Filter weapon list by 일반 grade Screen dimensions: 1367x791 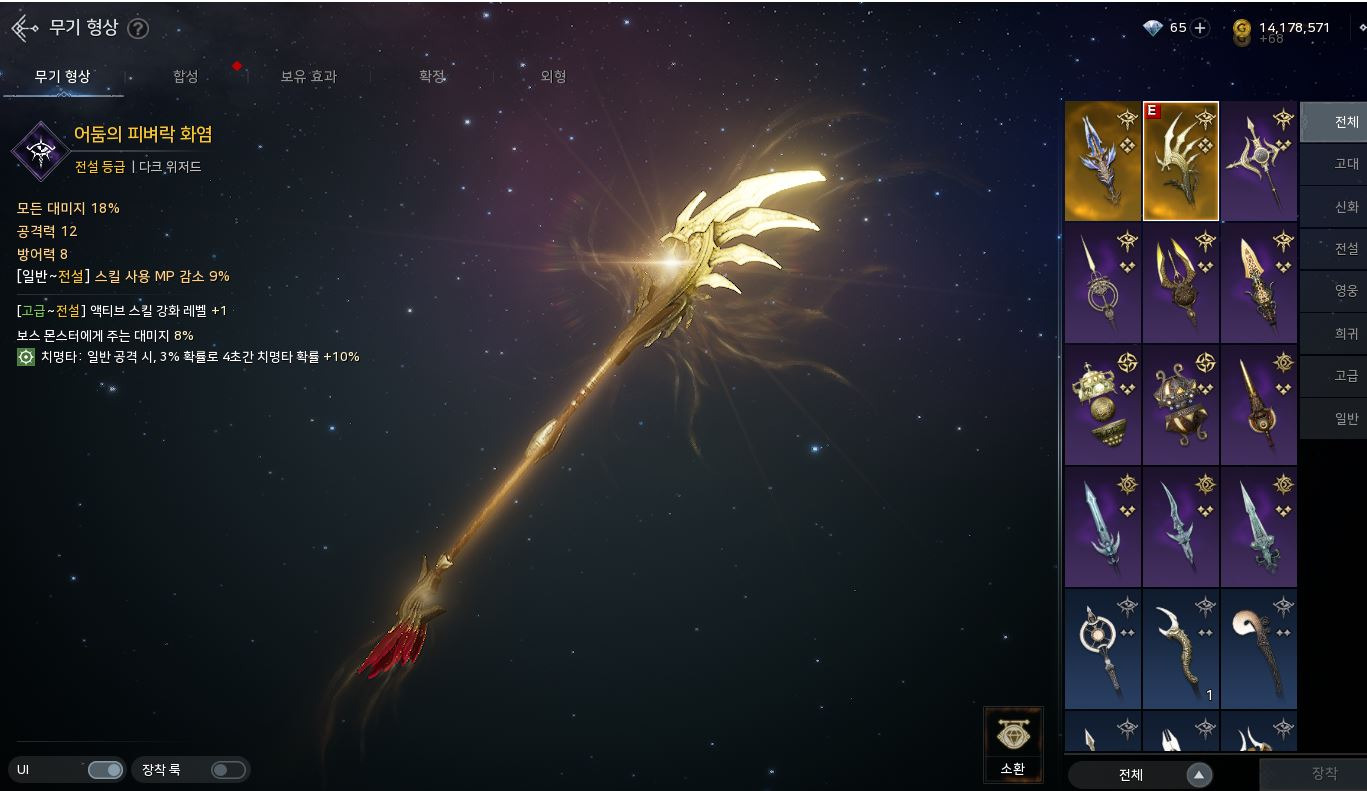point(1346,419)
